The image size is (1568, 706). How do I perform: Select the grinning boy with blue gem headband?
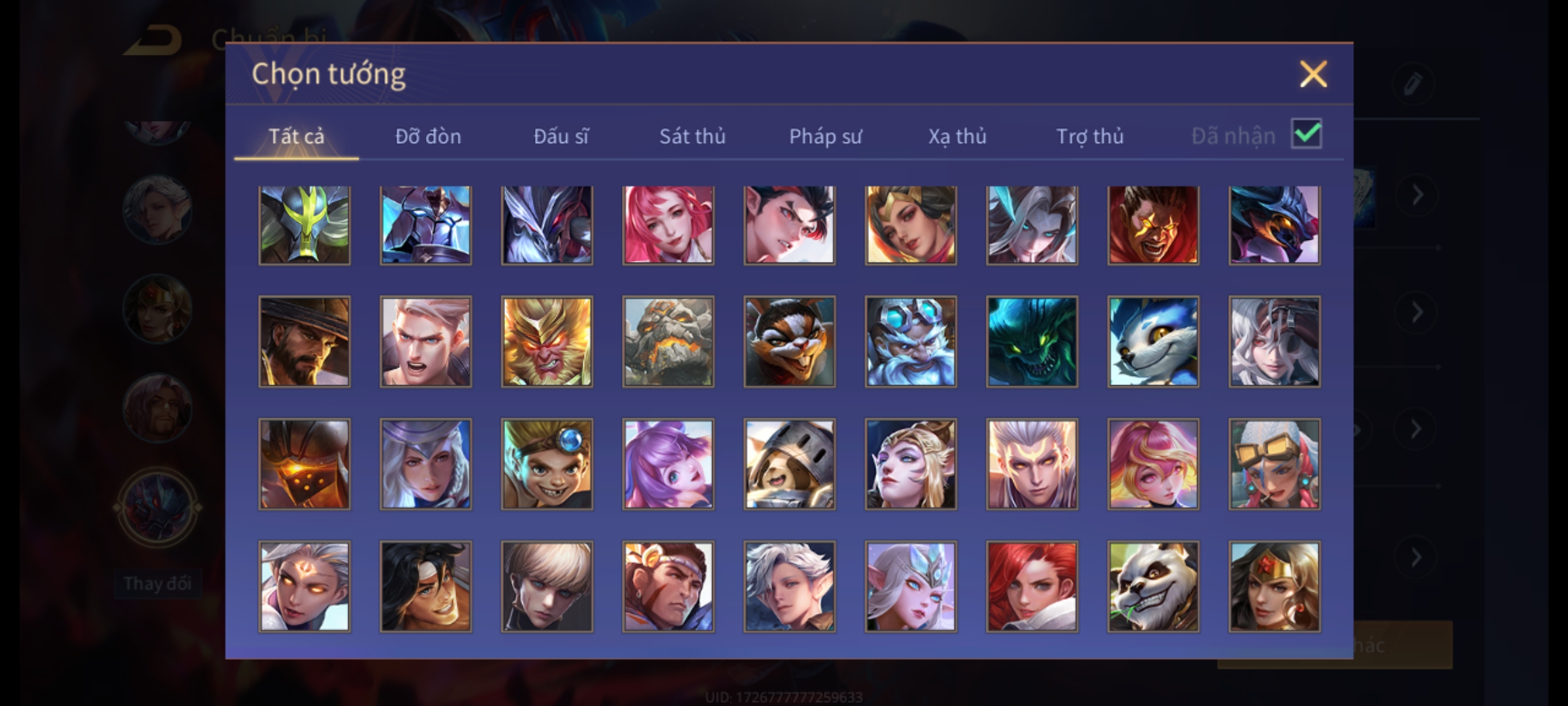(x=547, y=464)
